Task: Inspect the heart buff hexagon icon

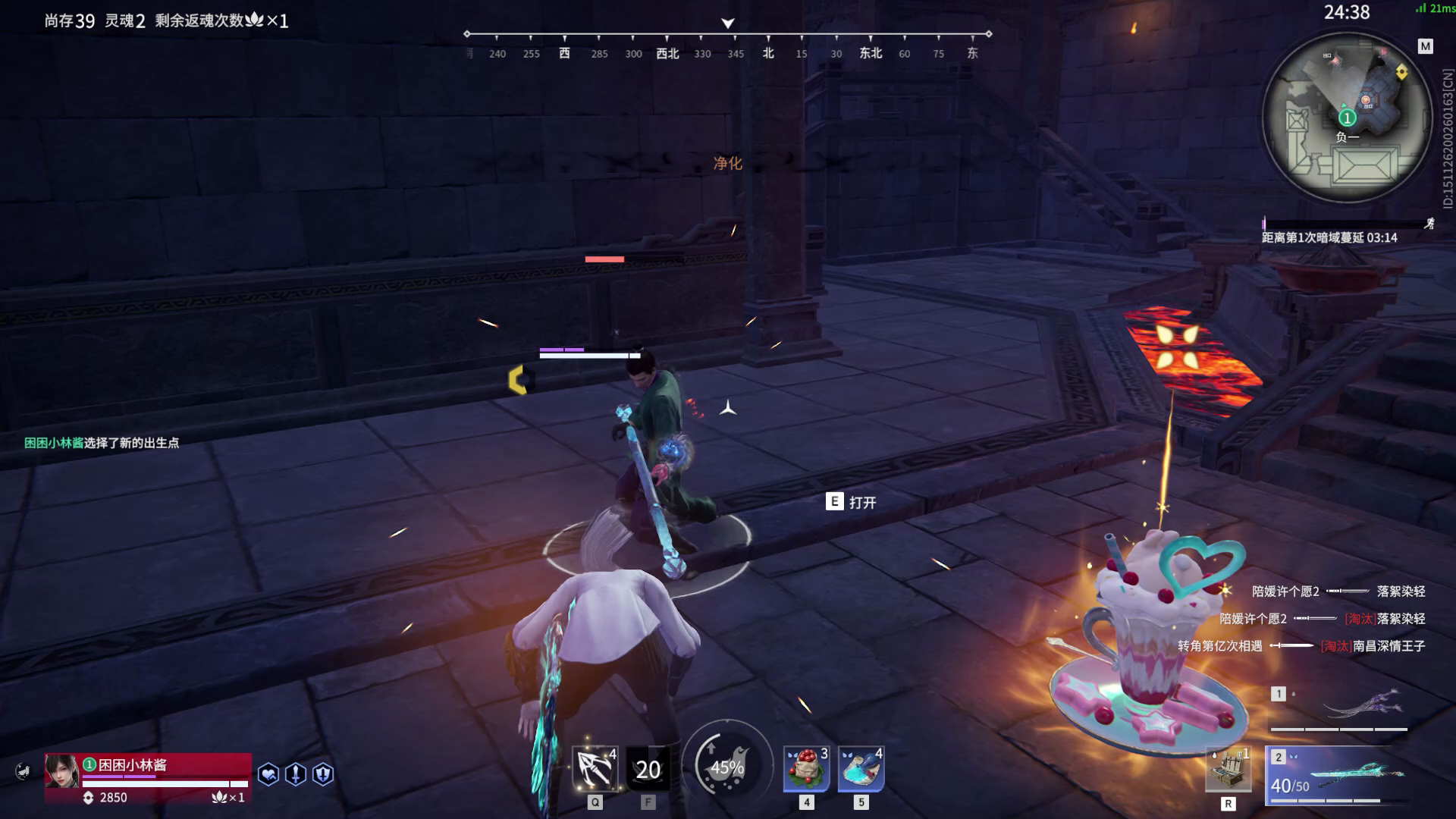Action: pyautogui.click(x=268, y=774)
